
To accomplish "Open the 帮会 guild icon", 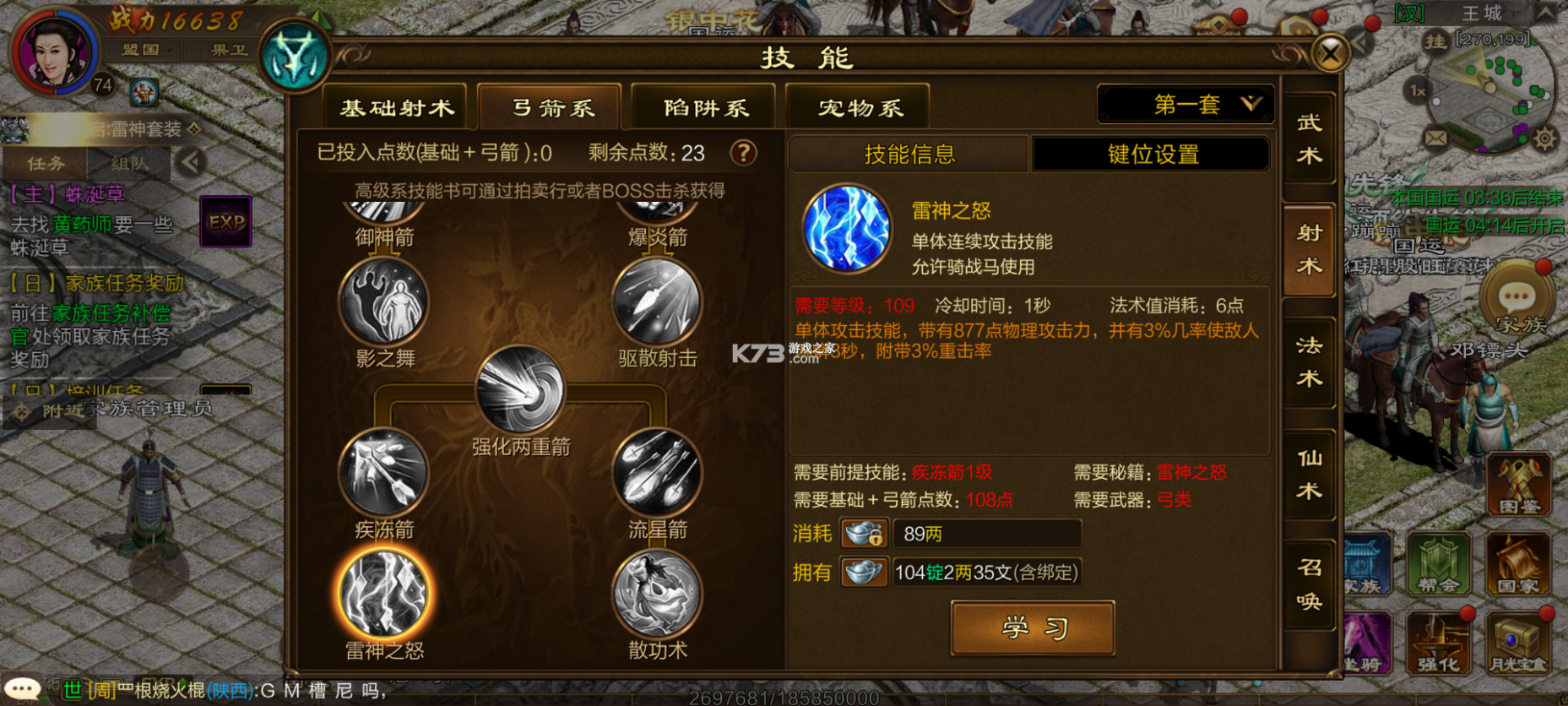I will [x=1439, y=564].
